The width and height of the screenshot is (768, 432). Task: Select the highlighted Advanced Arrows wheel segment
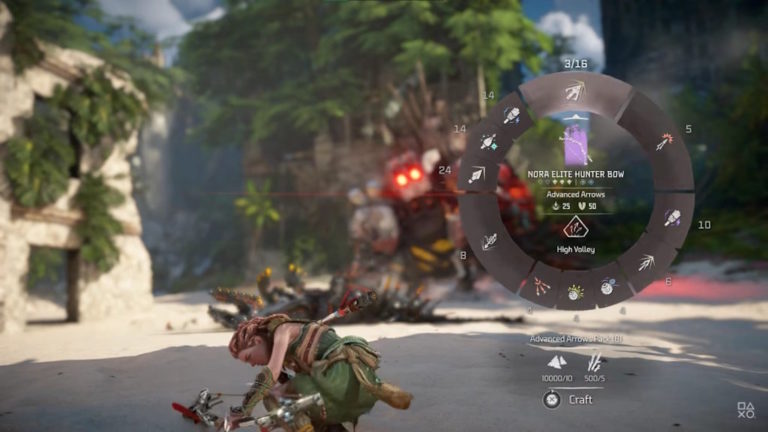[x=575, y=93]
